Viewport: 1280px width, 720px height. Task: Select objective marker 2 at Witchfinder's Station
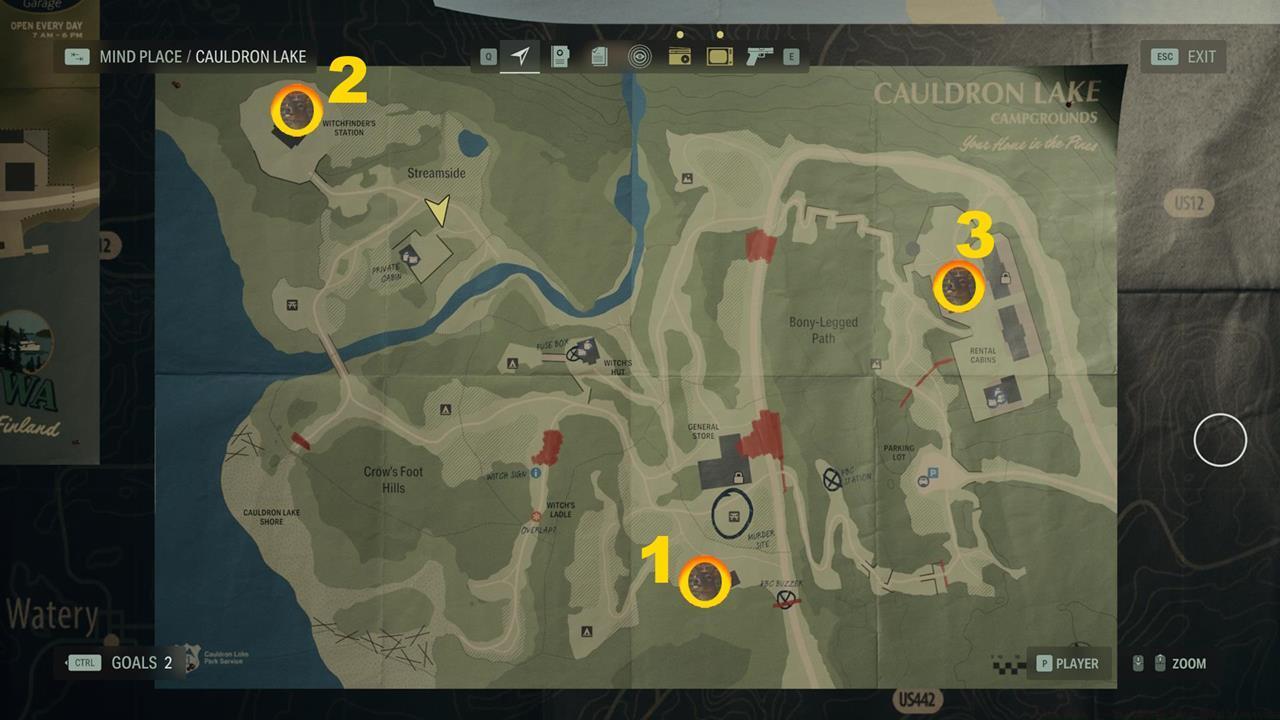click(x=295, y=109)
